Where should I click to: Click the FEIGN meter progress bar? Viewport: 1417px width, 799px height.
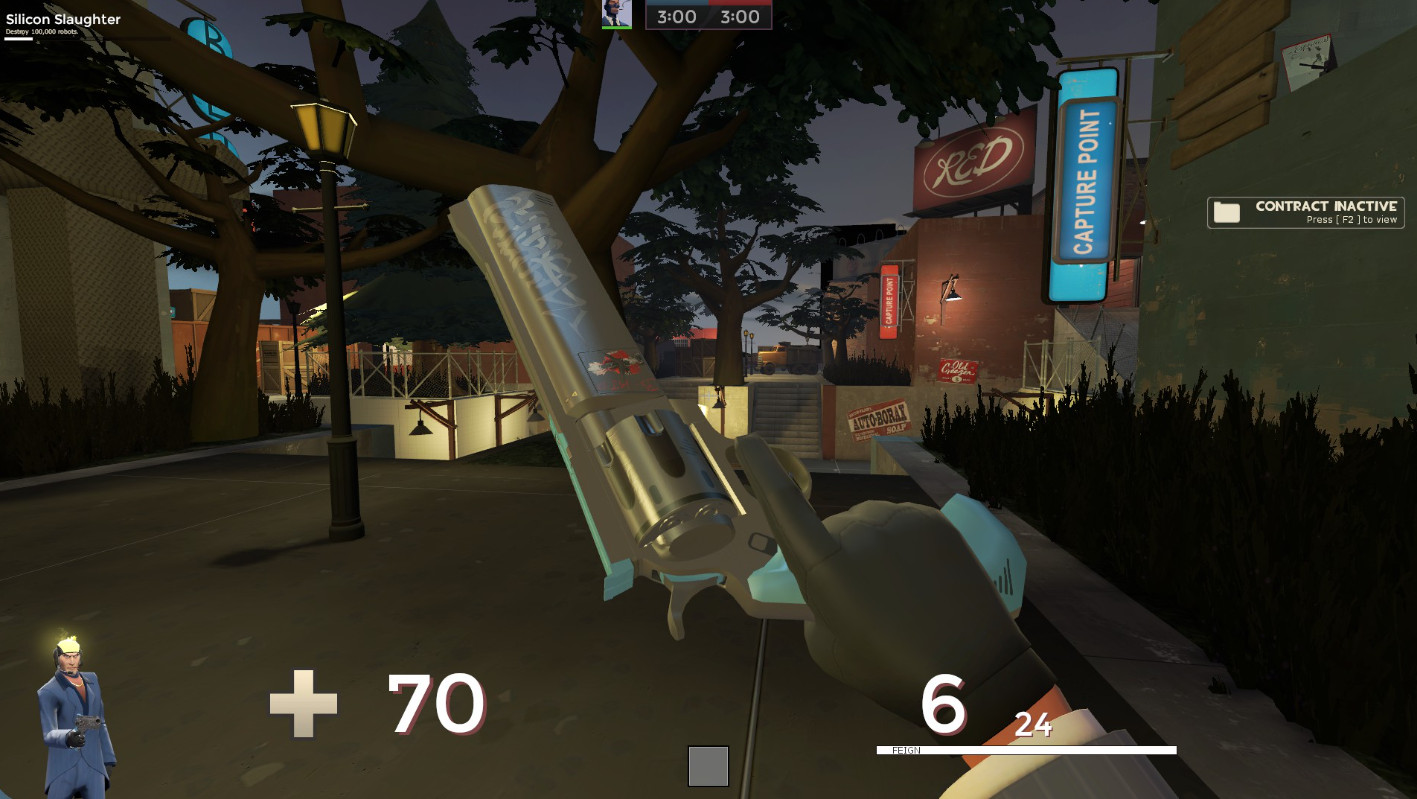click(x=1025, y=748)
